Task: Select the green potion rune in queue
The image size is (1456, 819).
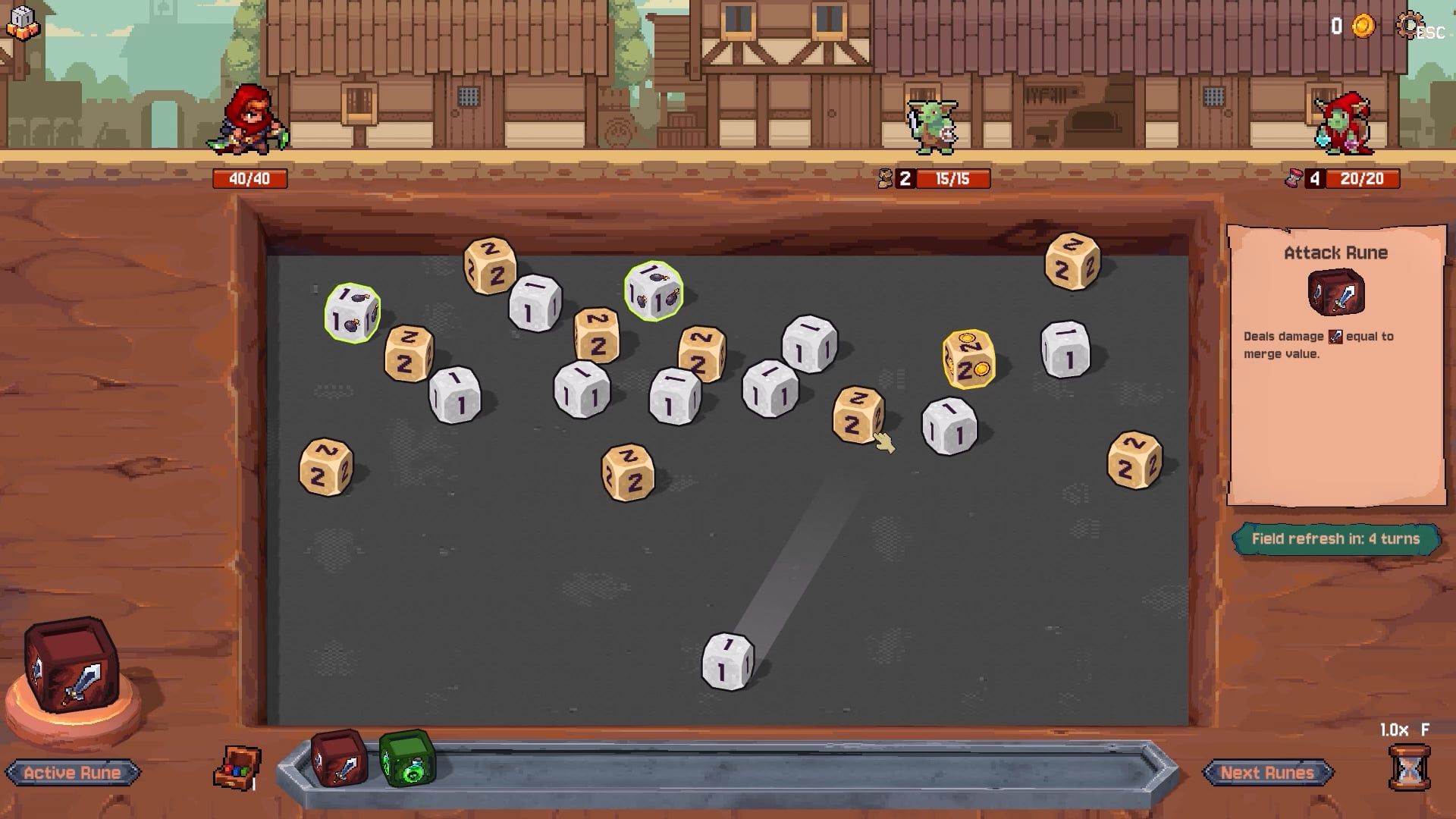Action: pyautogui.click(x=407, y=758)
